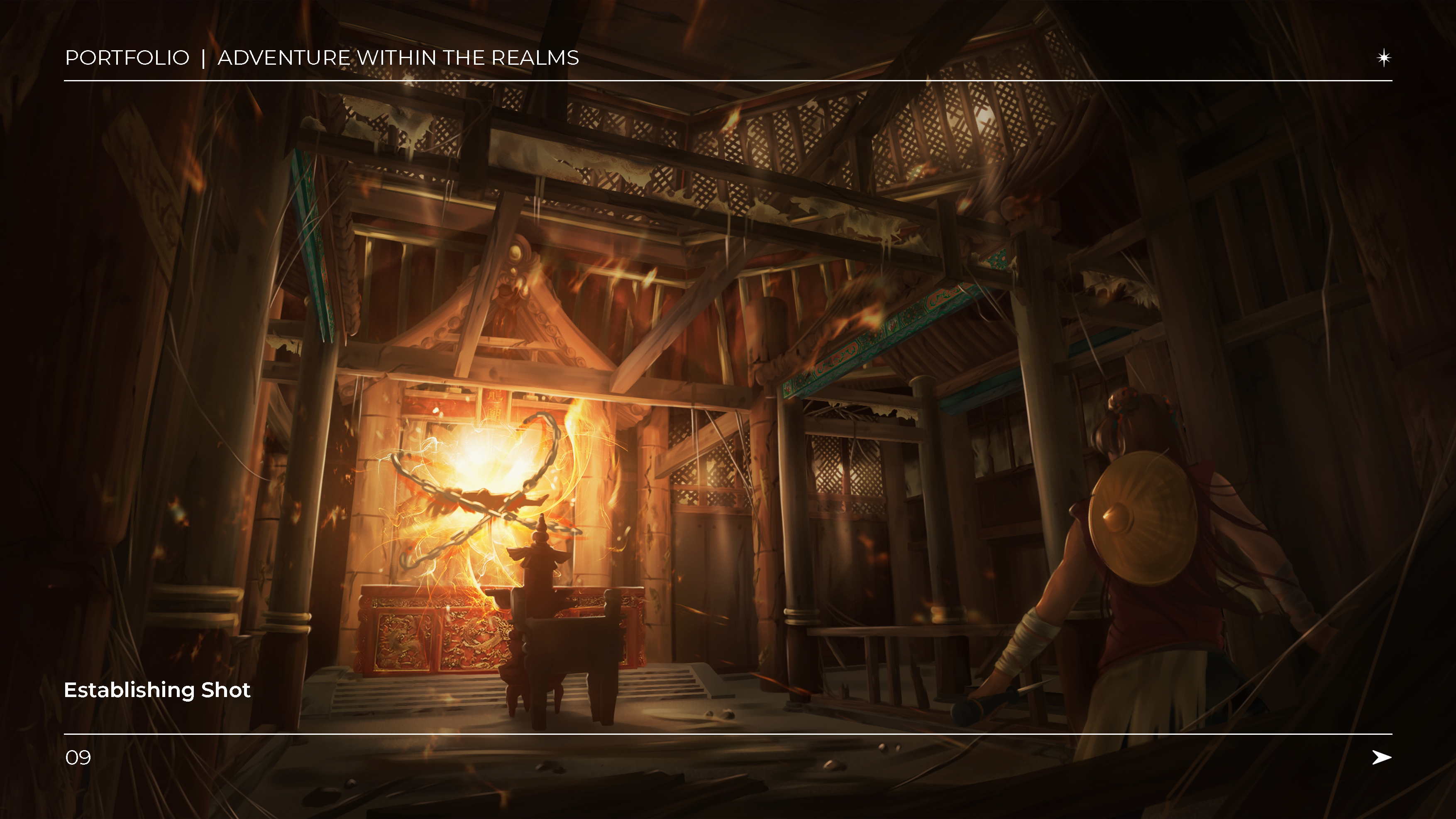The height and width of the screenshot is (819, 1456).
Task: Click the star icon in the header
Action: coord(1384,58)
